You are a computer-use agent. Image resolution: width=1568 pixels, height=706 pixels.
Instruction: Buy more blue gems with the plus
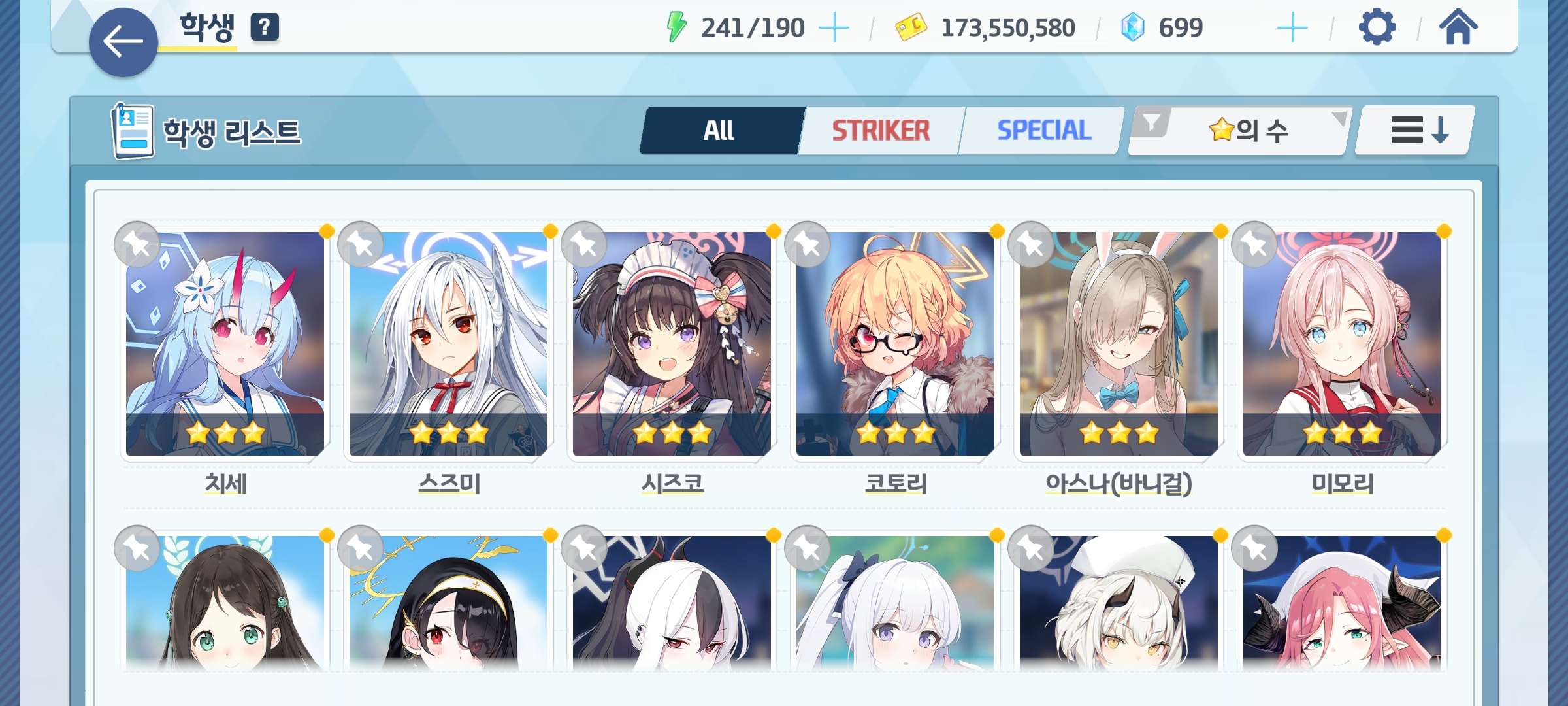(1292, 28)
